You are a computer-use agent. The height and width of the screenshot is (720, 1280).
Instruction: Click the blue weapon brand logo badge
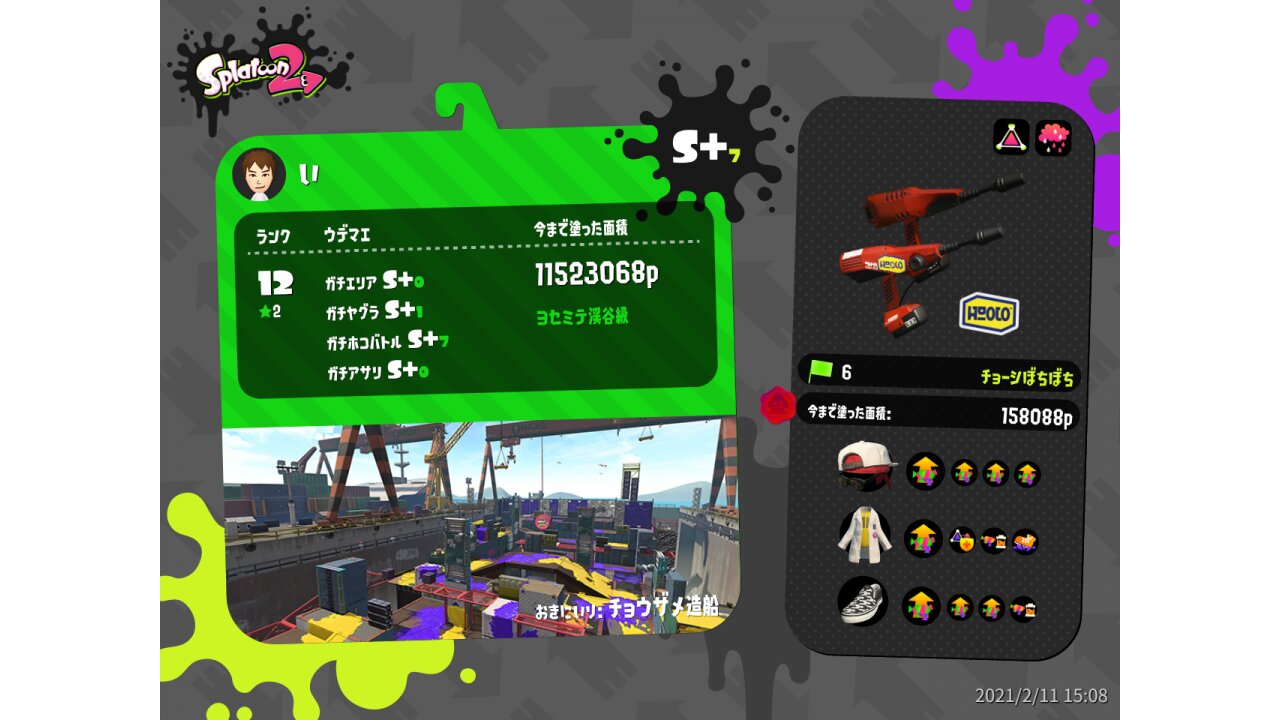[x=989, y=314]
